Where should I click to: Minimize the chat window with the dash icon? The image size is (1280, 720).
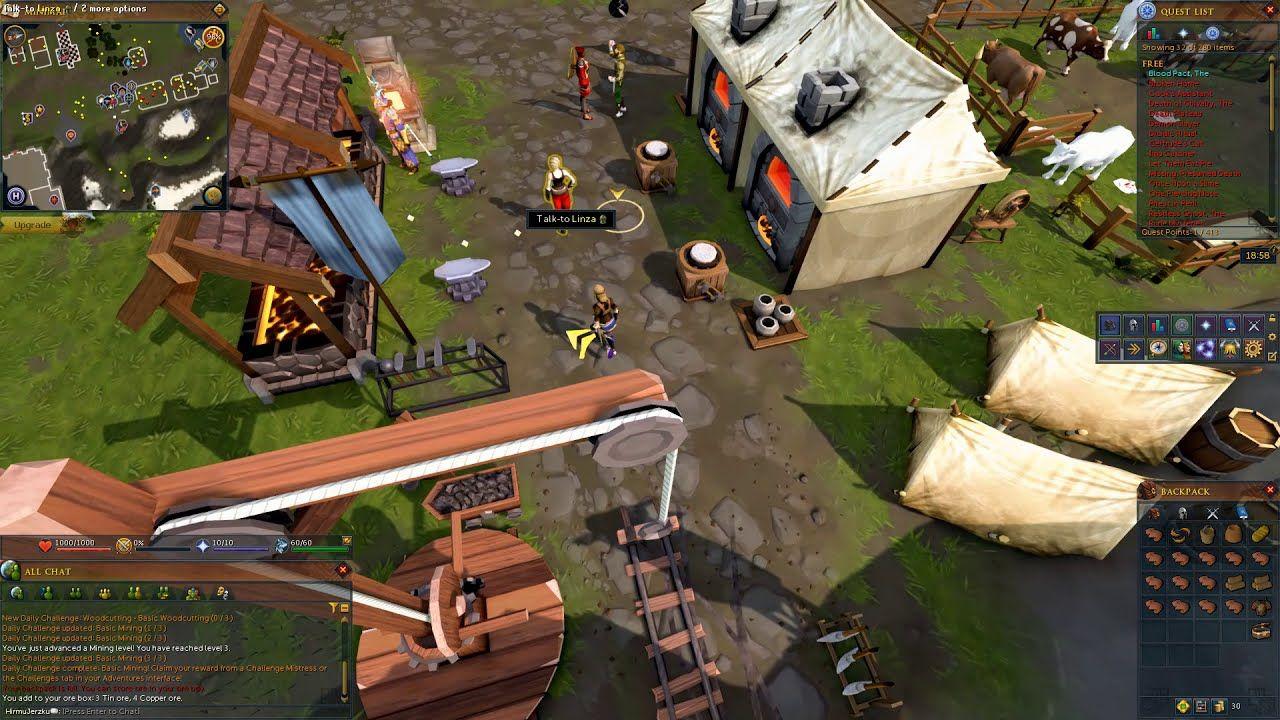click(x=345, y=608)
